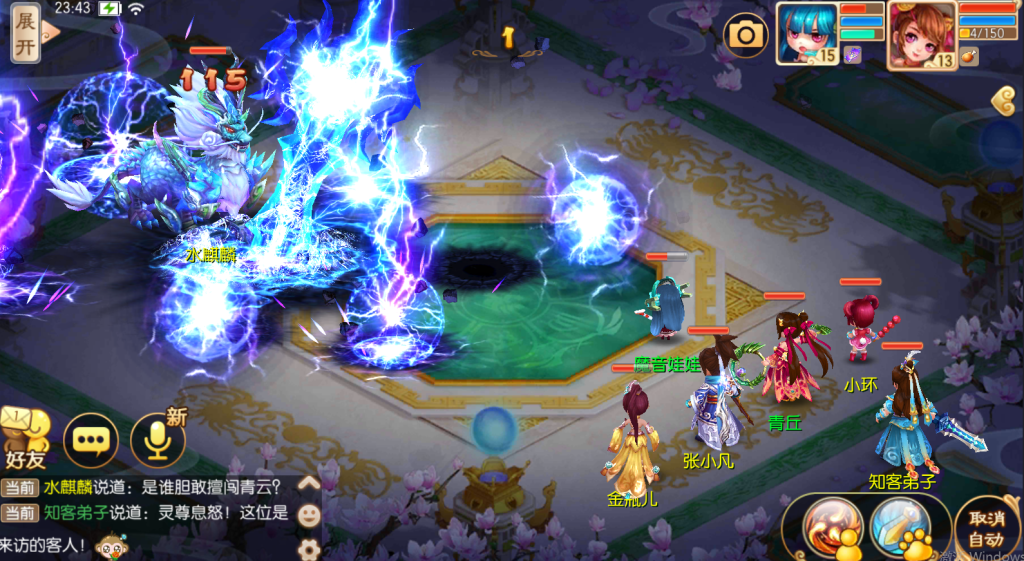Screen dimensions: 1024x561
Task: Open the smiley emoji picker
Action: (310, 516)
